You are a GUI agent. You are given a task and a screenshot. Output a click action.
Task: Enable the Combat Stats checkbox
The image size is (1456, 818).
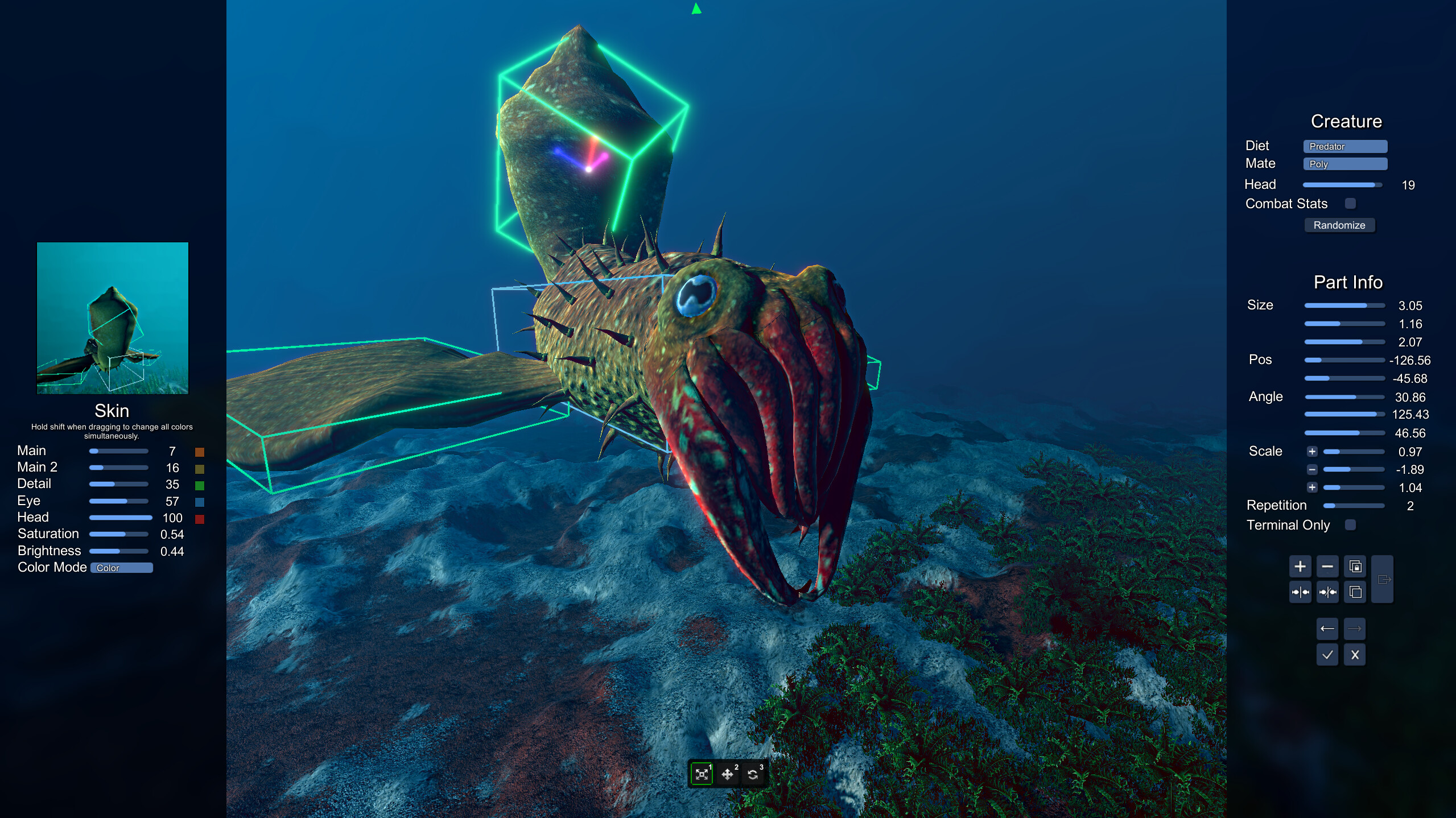coord(1350,204)
